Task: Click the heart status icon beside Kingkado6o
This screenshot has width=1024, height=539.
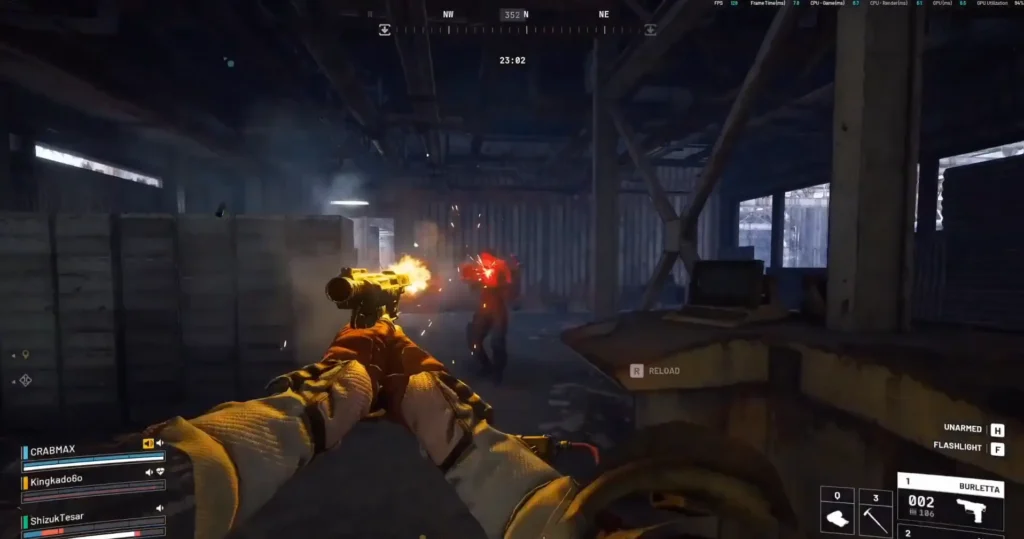Action: click(160, 472)
